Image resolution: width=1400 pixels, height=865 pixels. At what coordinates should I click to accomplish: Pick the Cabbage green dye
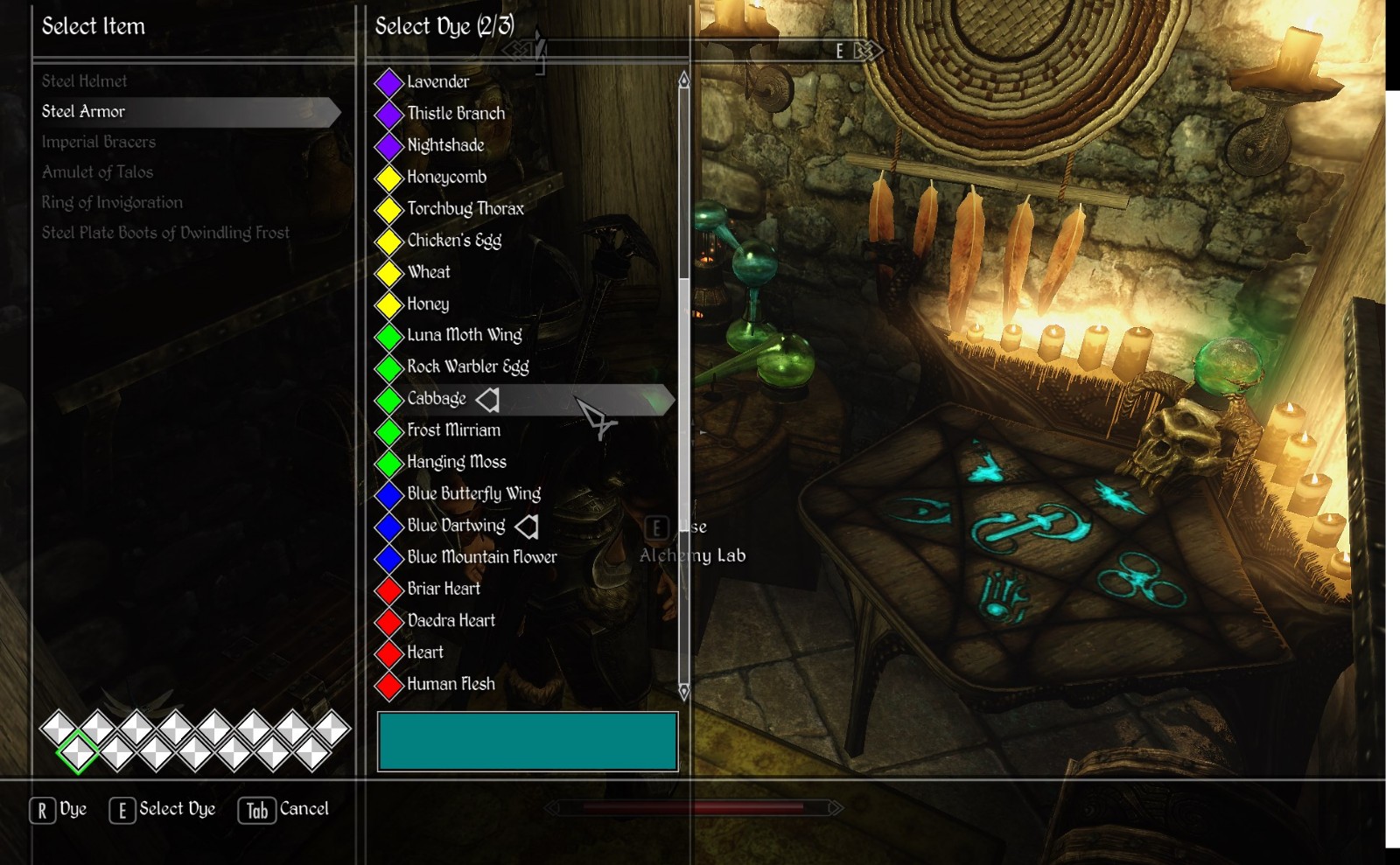437,399
